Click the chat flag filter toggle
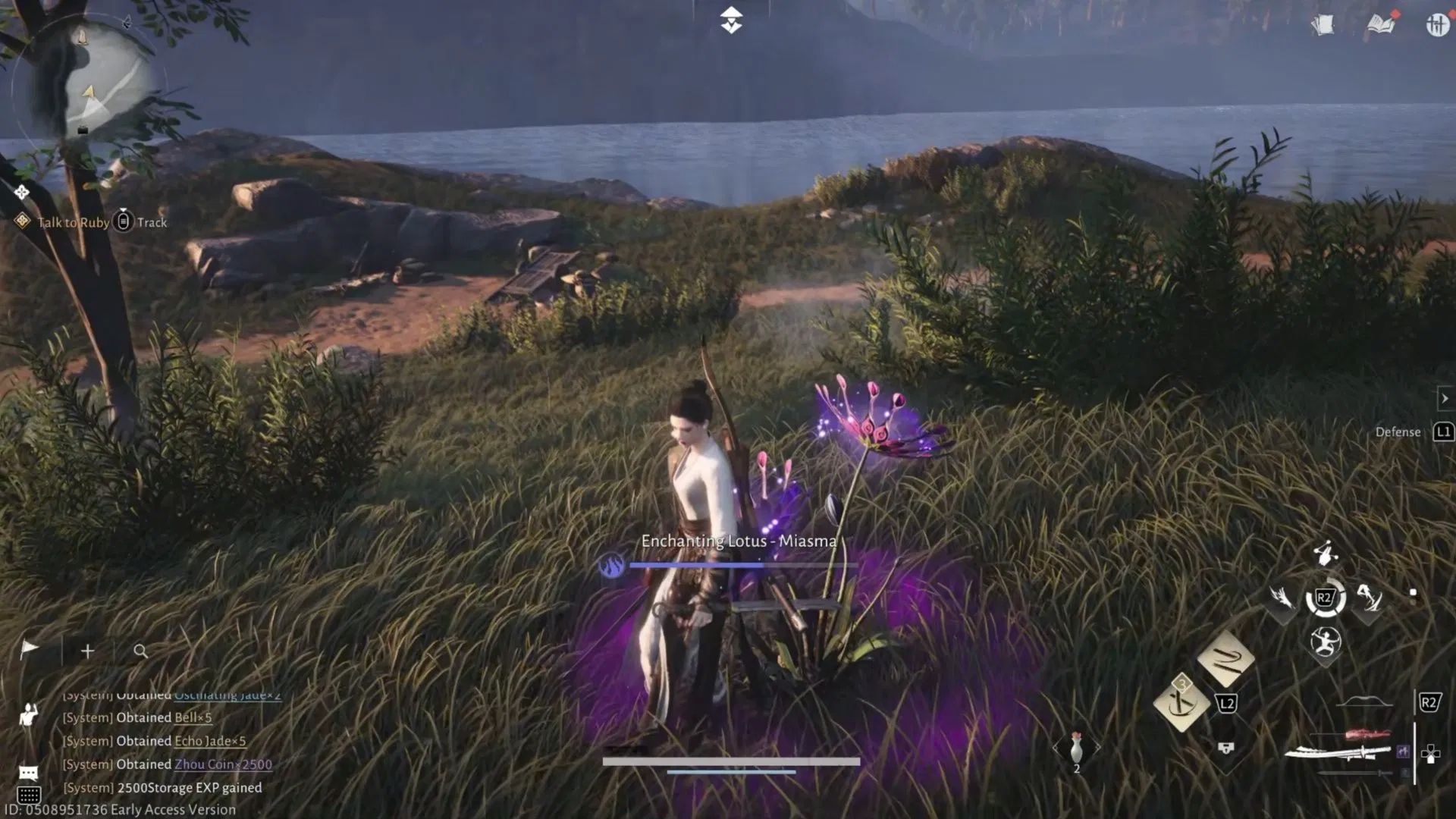Image resolution: width=1456 pixels, height=819 pixels. [29, 649]
